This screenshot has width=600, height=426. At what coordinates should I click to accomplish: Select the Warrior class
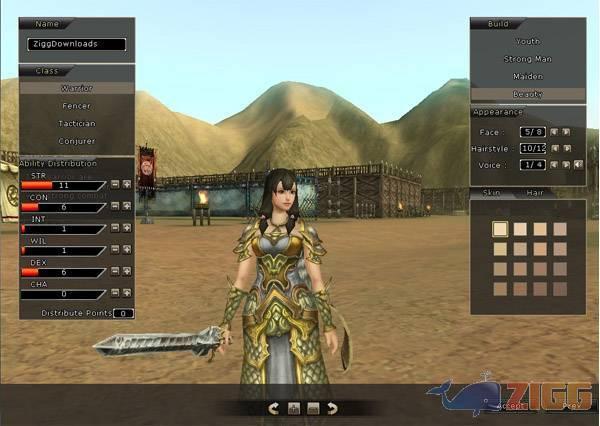(77, 88)
